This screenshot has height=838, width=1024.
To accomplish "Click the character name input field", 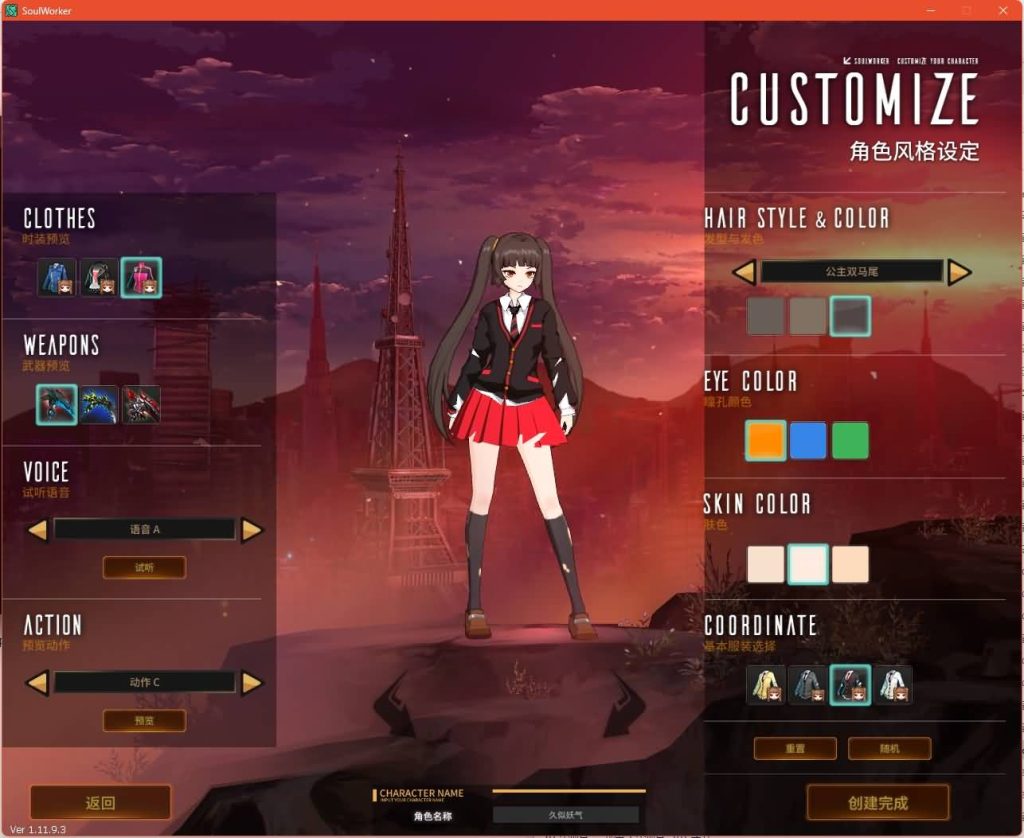I will click(x=566, y=815).
